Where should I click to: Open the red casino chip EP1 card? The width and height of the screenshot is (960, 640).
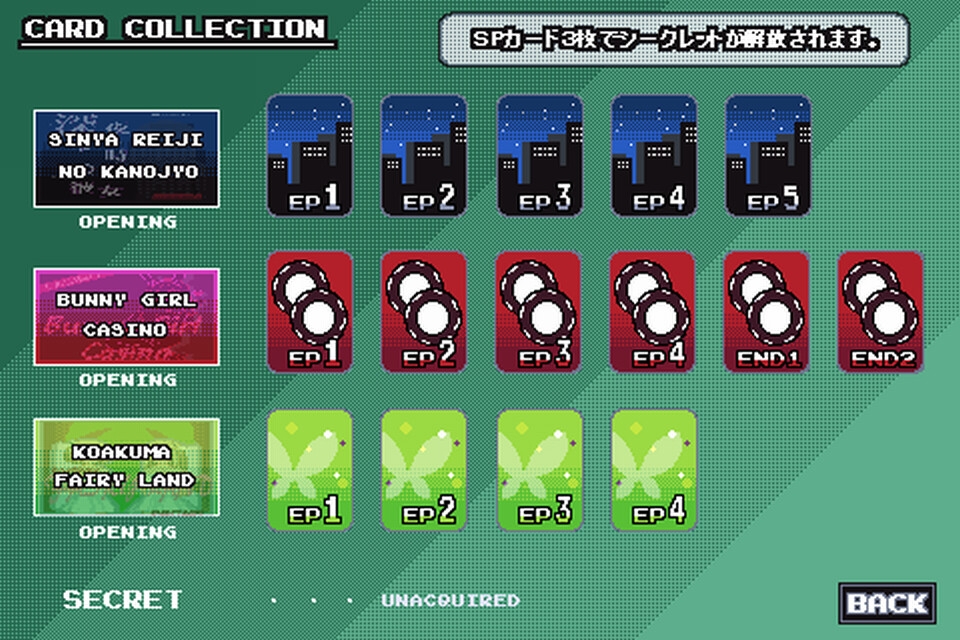(x=310, y=312)
